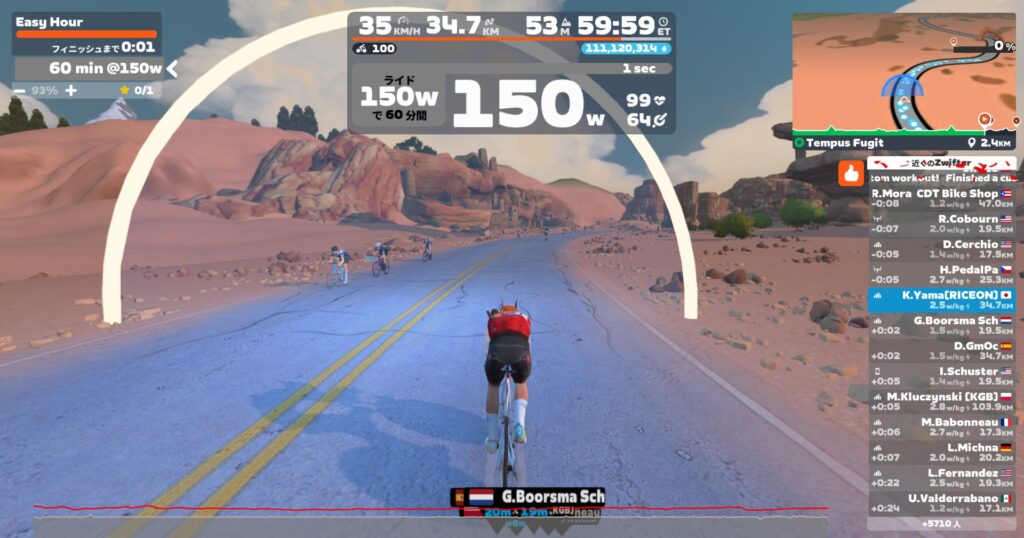The width and height of the screenshot is (1024, 538).
Task: Collapse the workout panel with the arrow
Action: coord(172,68)
